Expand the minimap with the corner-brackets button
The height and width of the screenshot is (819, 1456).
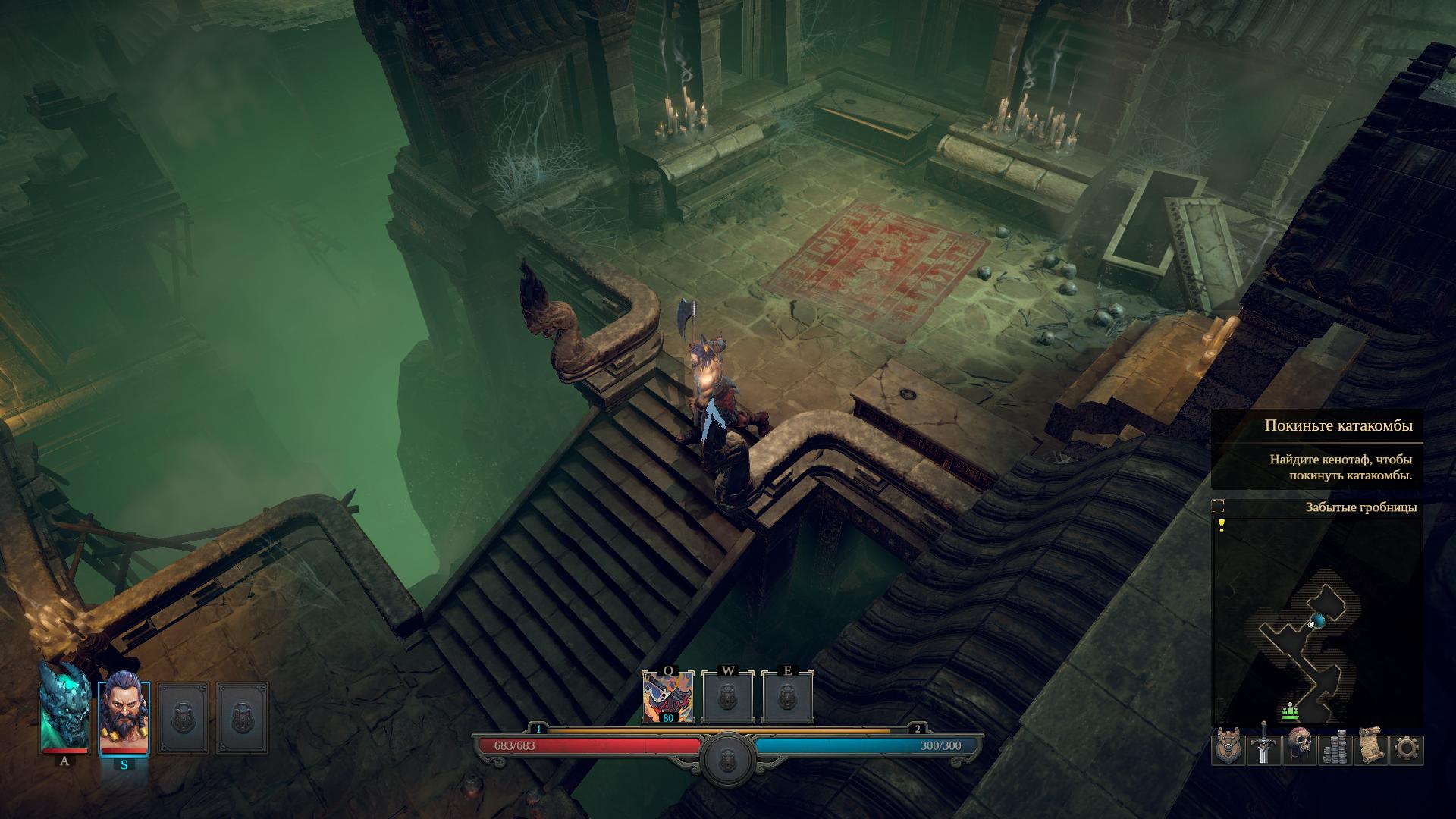[x=1219, y=507]
